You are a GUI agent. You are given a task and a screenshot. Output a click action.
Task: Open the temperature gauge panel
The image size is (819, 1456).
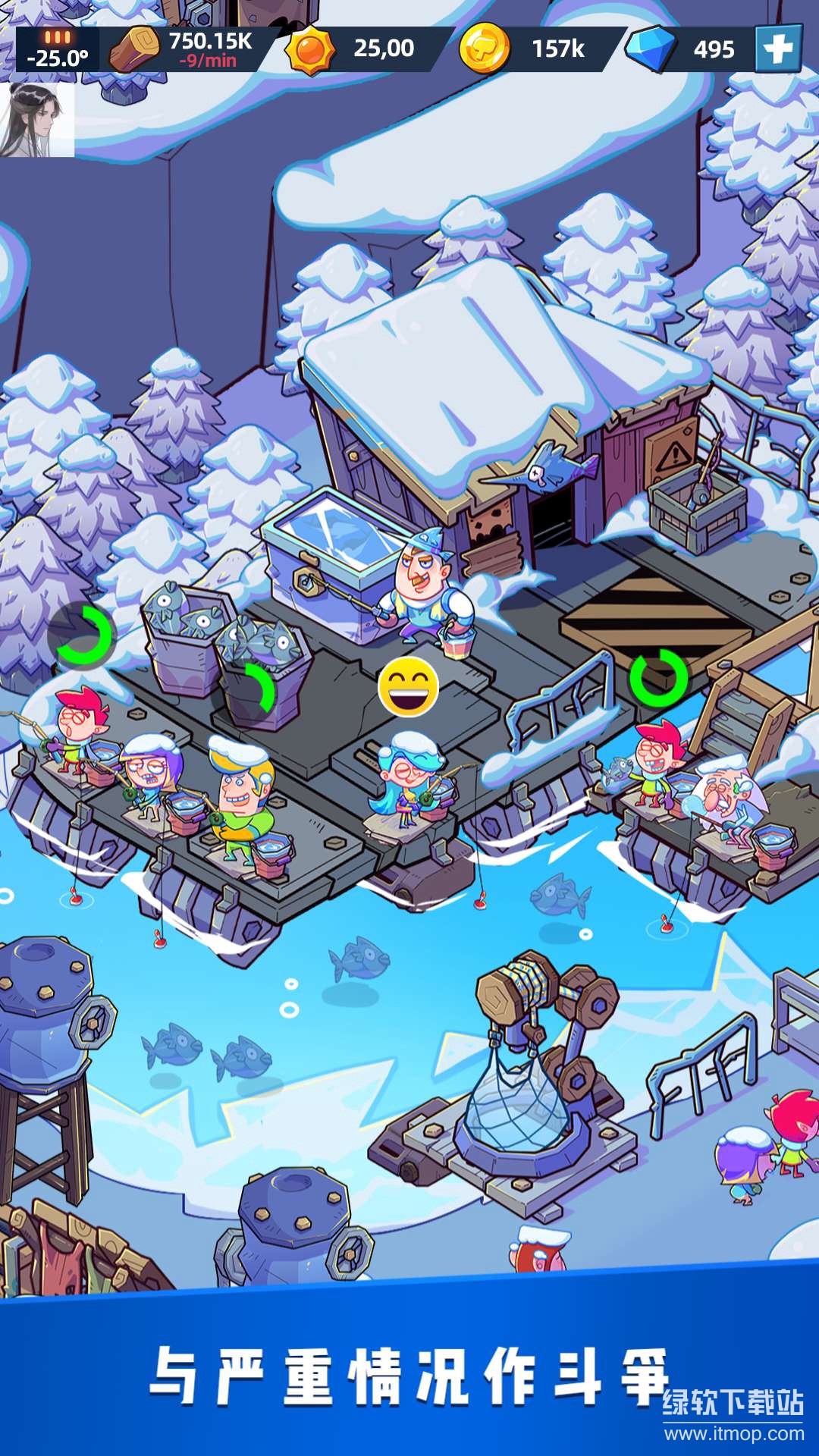coord(58,50)
